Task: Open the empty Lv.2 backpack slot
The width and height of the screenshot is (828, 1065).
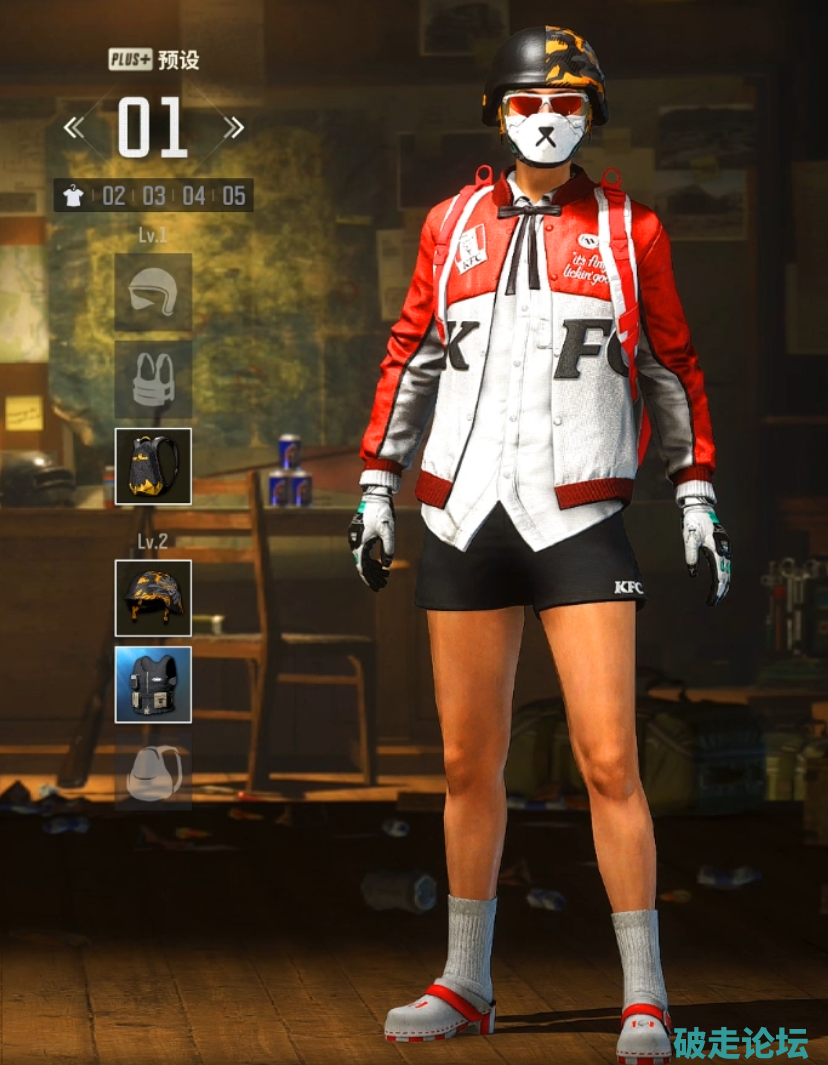Action: click(x=153, y=771)
